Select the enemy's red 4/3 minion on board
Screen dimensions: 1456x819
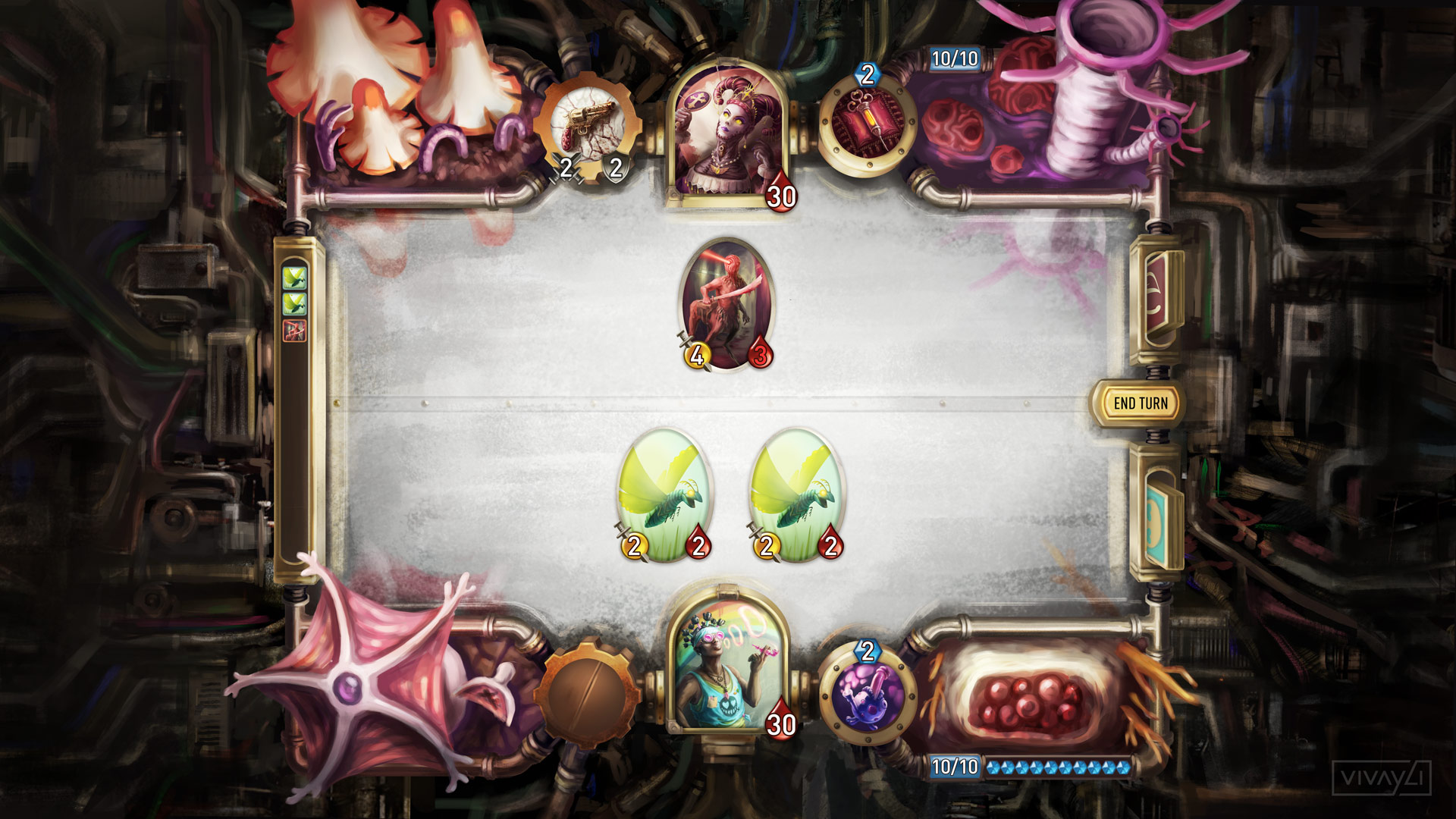[728, 303]
